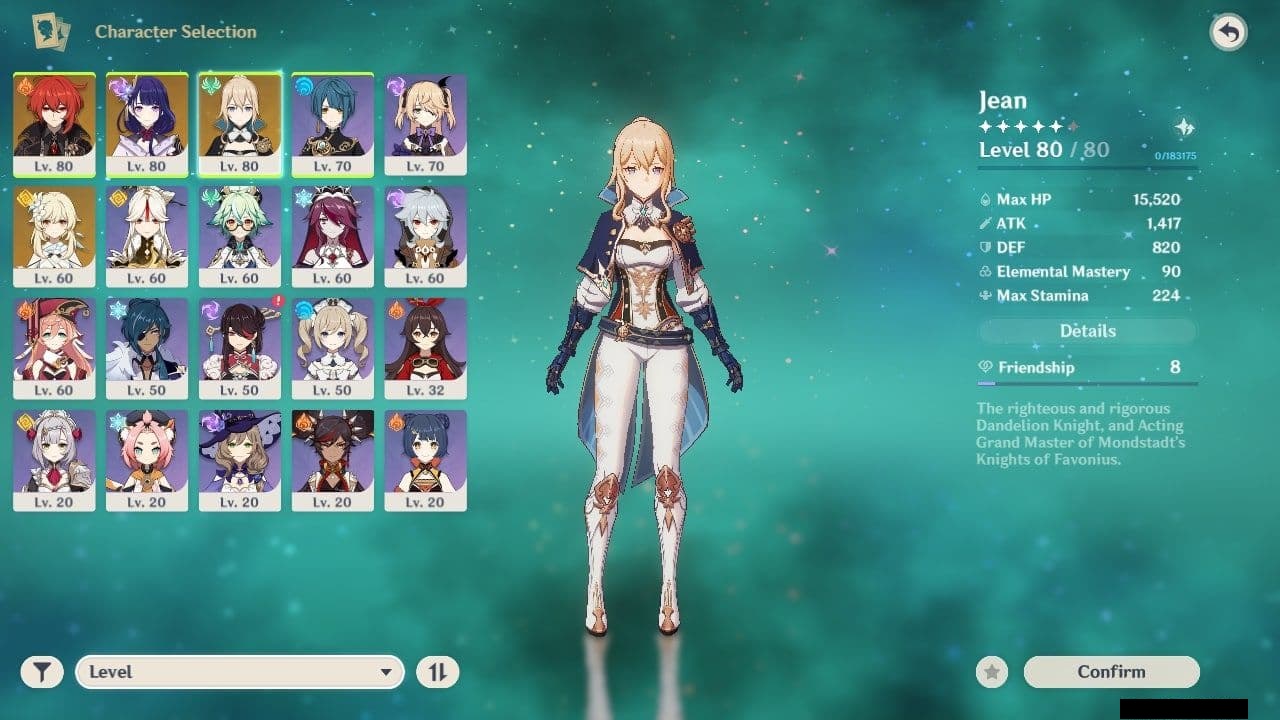This screenshot has width=1280, height=720.
Task: Toggle the sort order arrows button
Action: (437, 672)
